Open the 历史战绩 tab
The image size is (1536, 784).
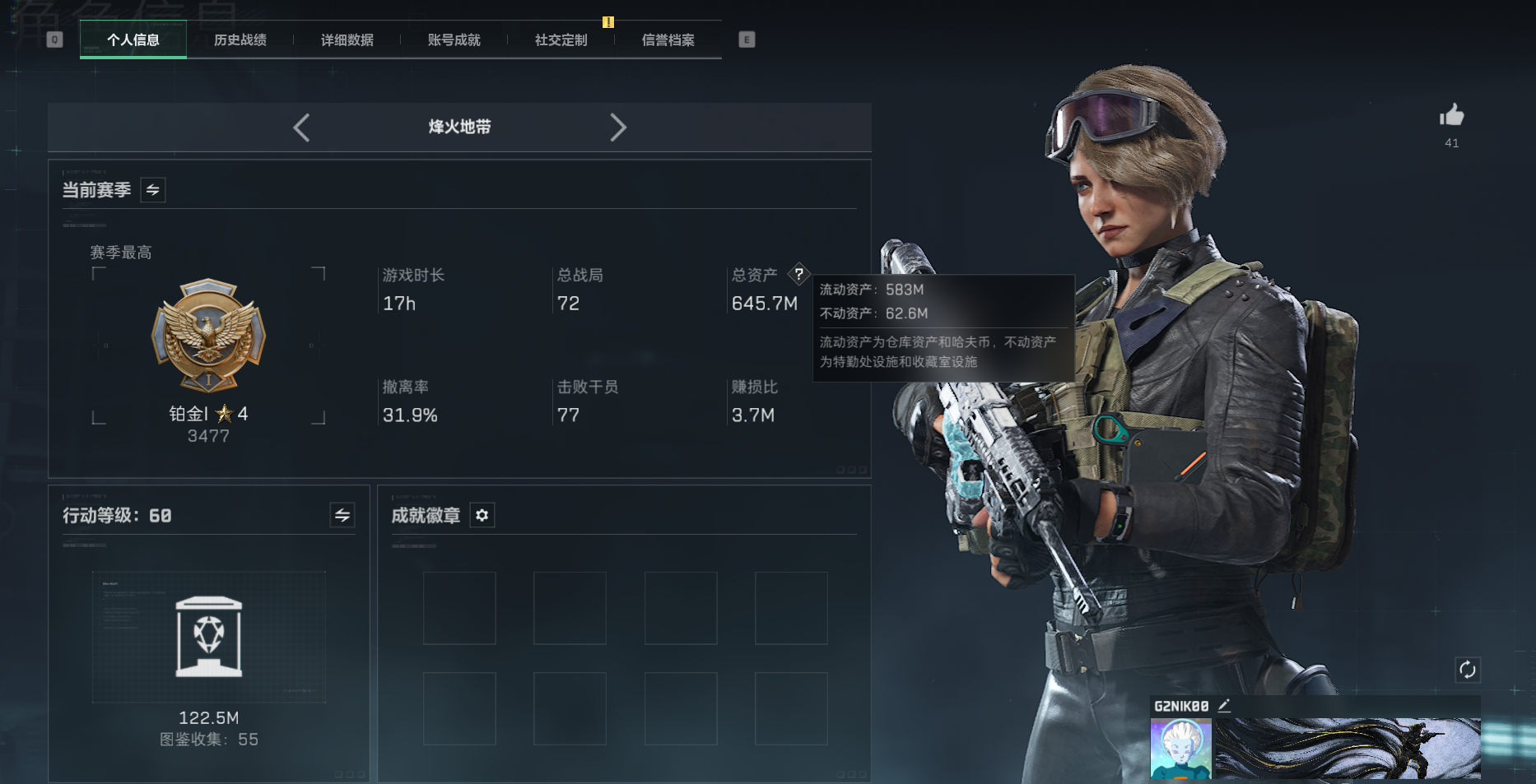click(240, 39)
